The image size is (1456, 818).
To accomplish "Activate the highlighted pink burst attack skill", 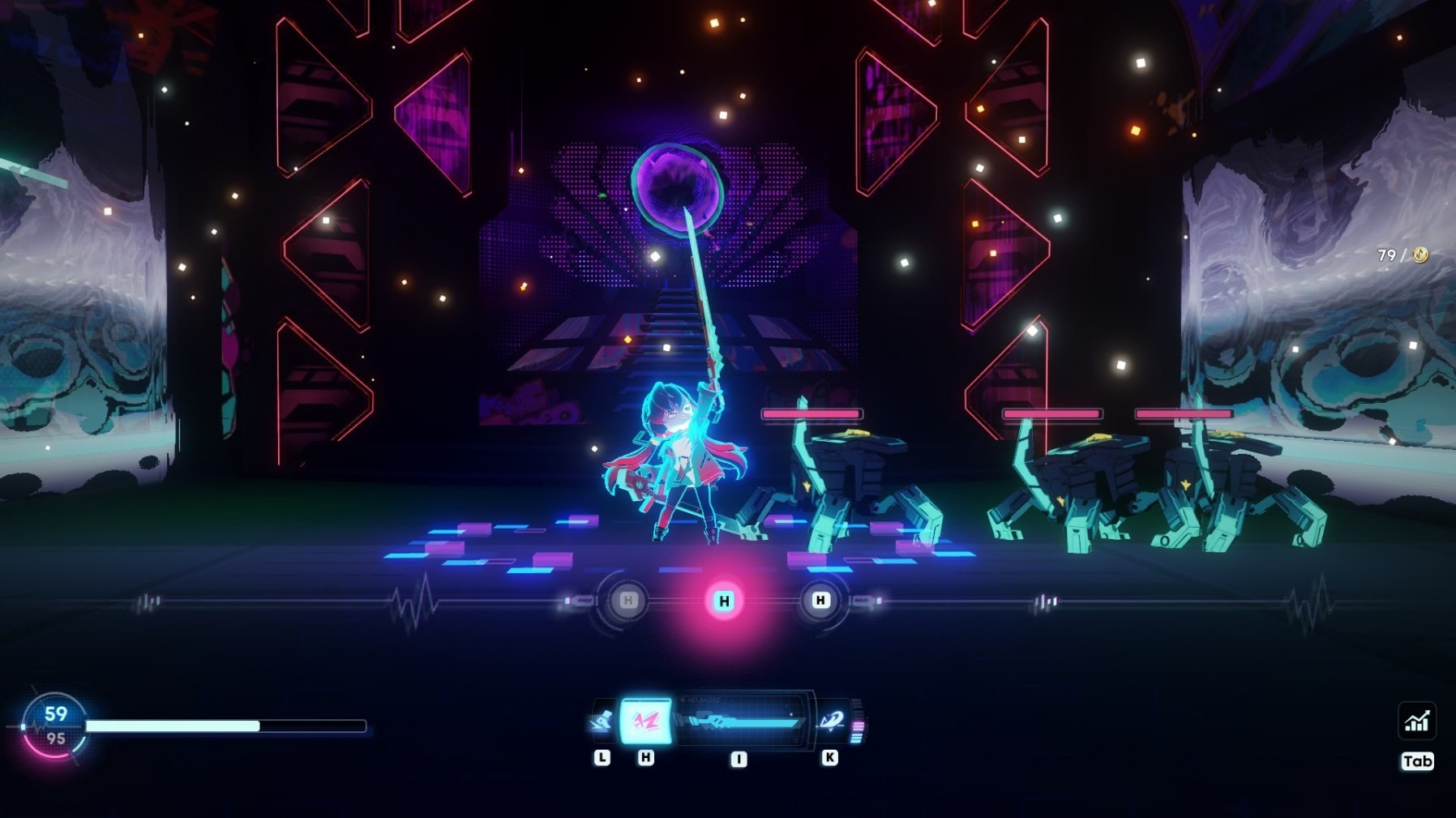I will pos(645,721).
